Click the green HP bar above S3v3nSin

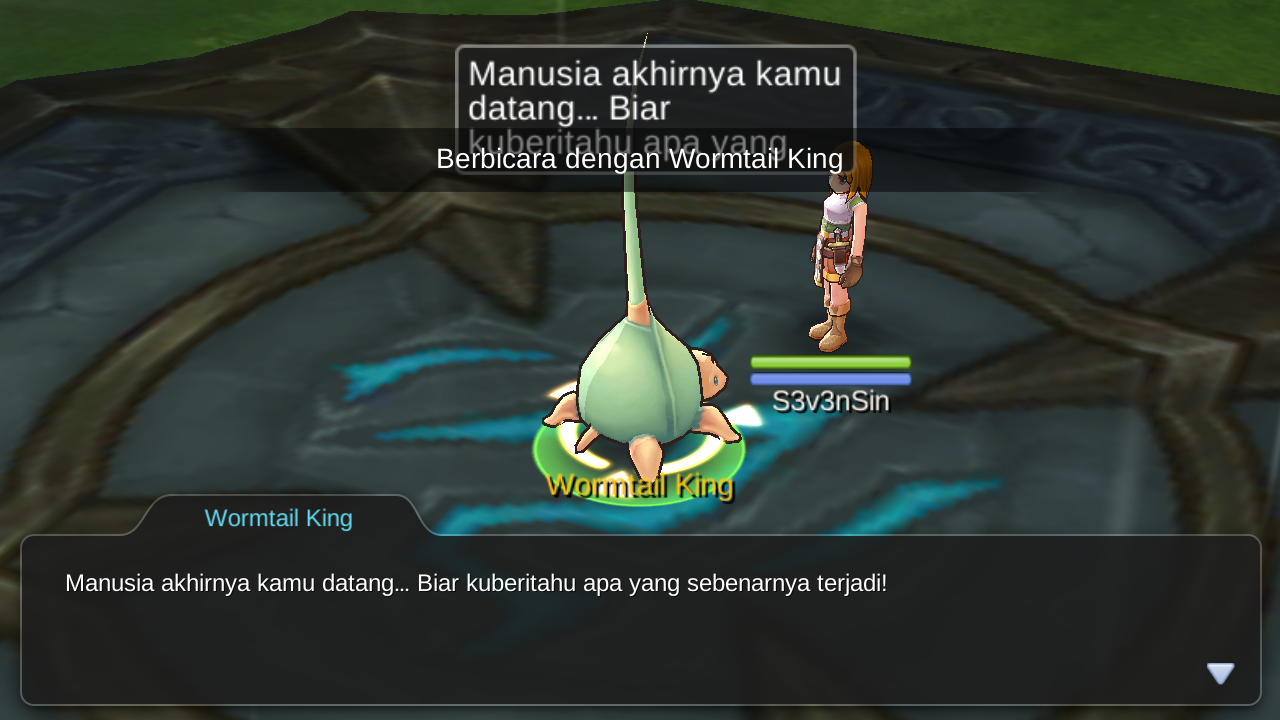pos(830,360)
